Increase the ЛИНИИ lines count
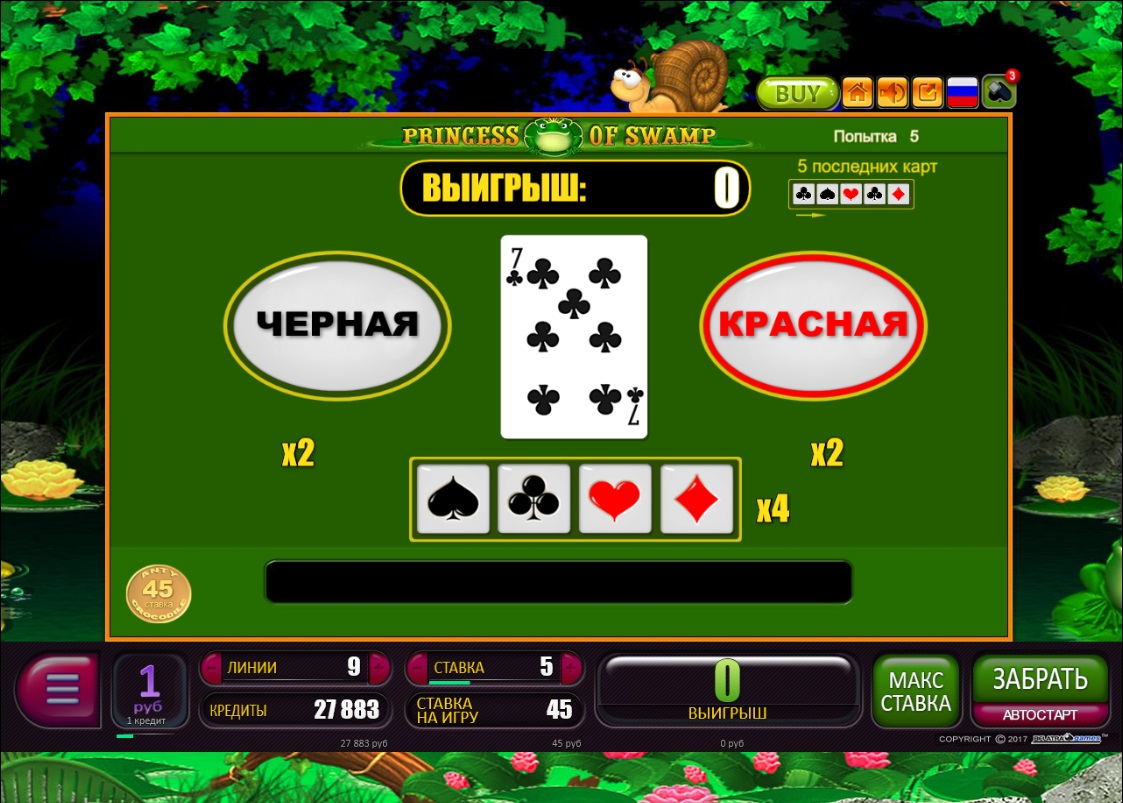 pos(380,667)
